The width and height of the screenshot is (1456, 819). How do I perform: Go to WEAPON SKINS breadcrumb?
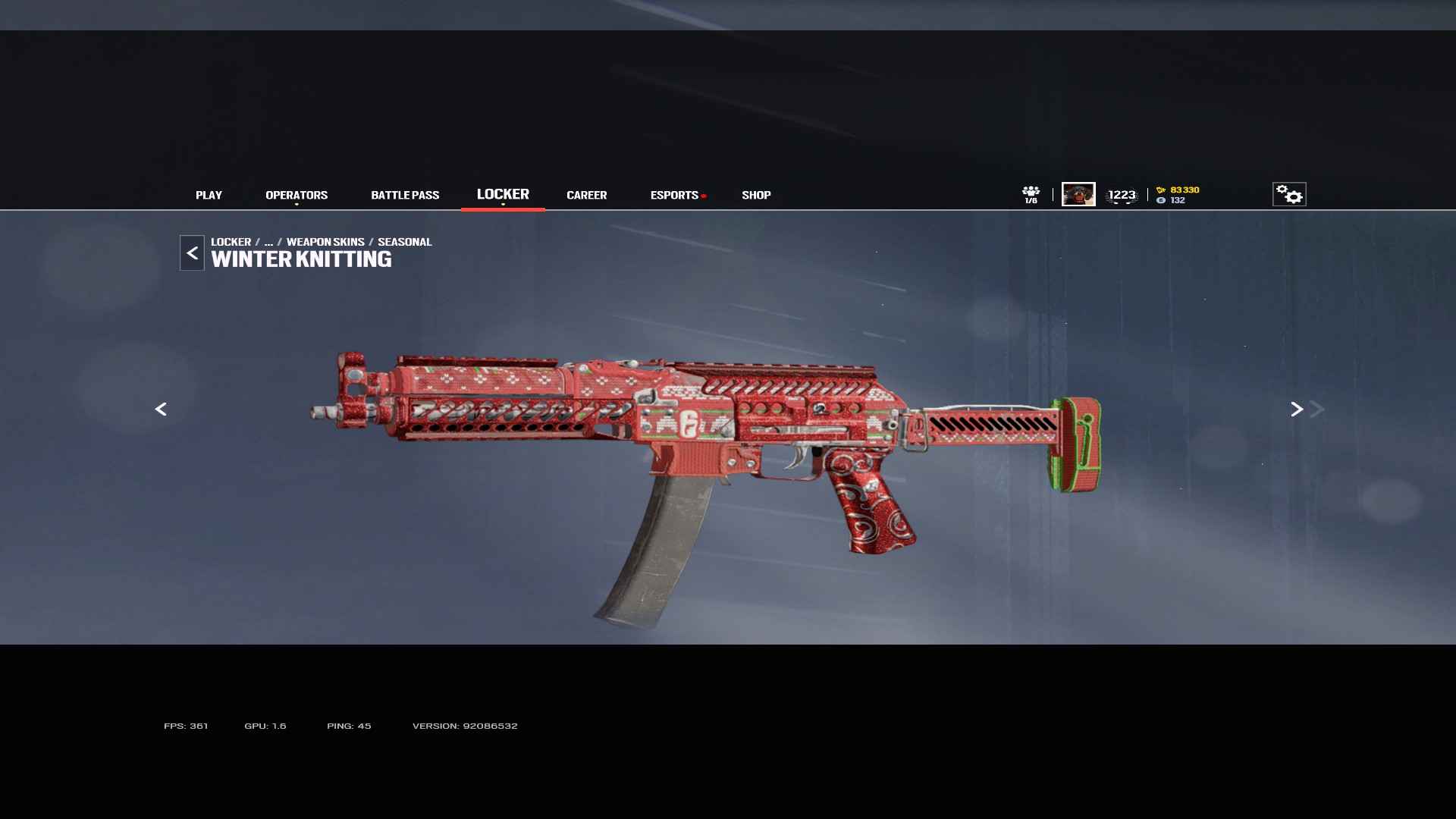[x=325, y=242]
